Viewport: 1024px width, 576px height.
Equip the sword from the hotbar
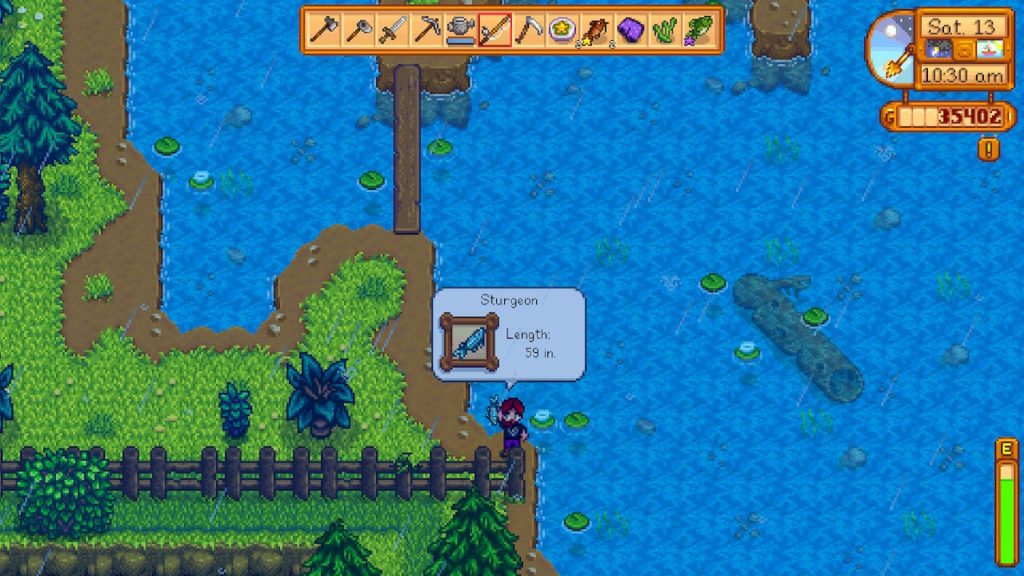pos(391,30)
